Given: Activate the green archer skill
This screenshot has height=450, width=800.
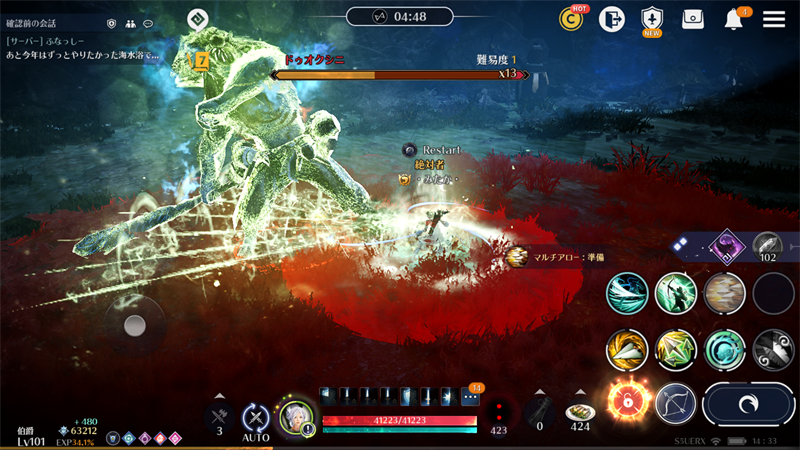Looking at the screenshot, I should coord(676,294).
